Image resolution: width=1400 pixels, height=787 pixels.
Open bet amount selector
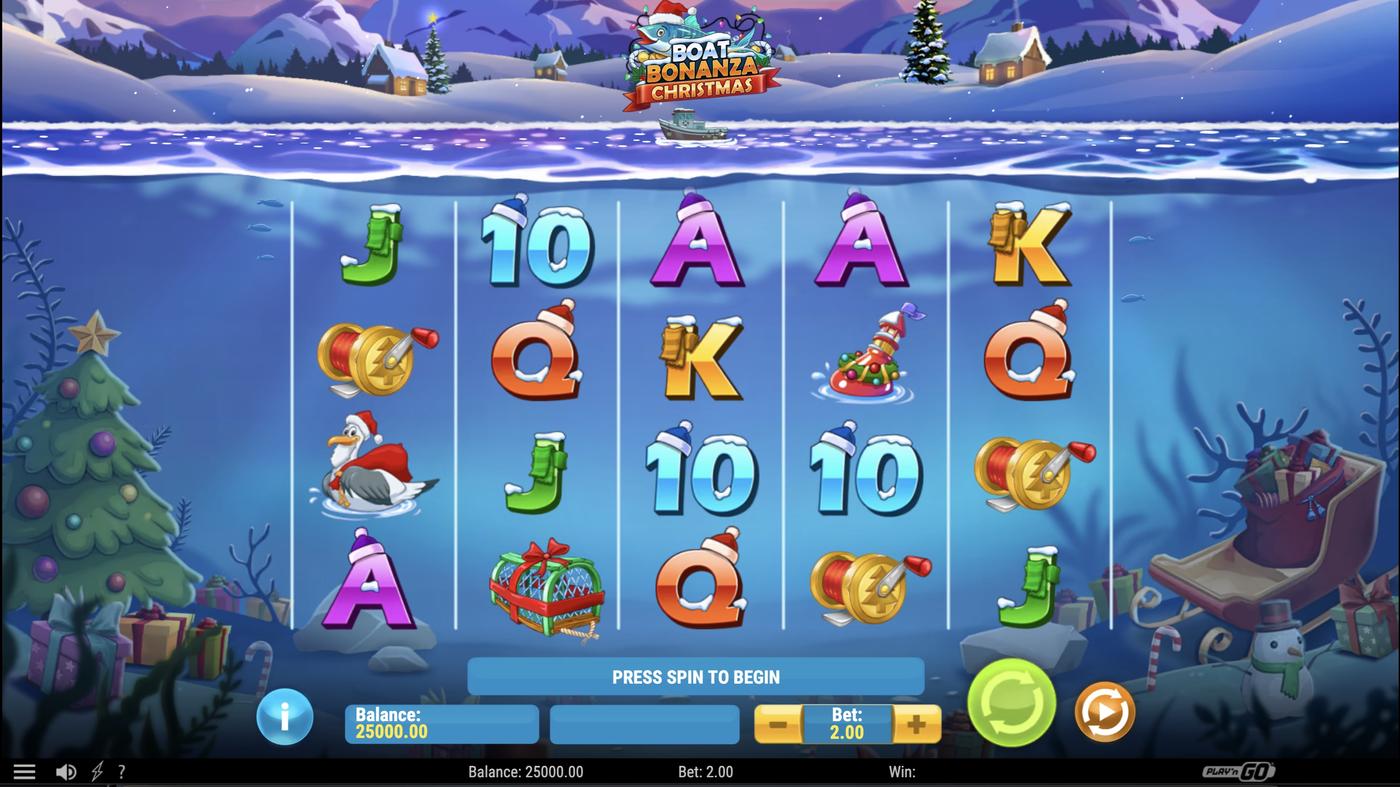pyautogui.click(x=847, y=722)
